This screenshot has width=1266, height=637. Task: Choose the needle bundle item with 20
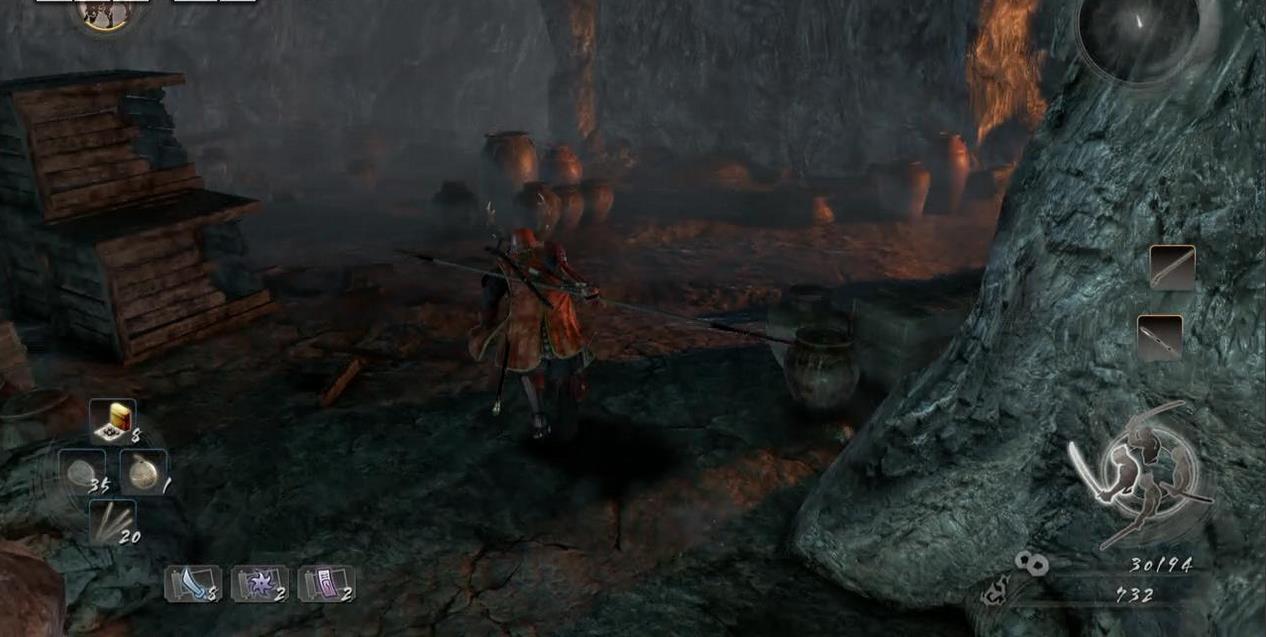(112, 521)
